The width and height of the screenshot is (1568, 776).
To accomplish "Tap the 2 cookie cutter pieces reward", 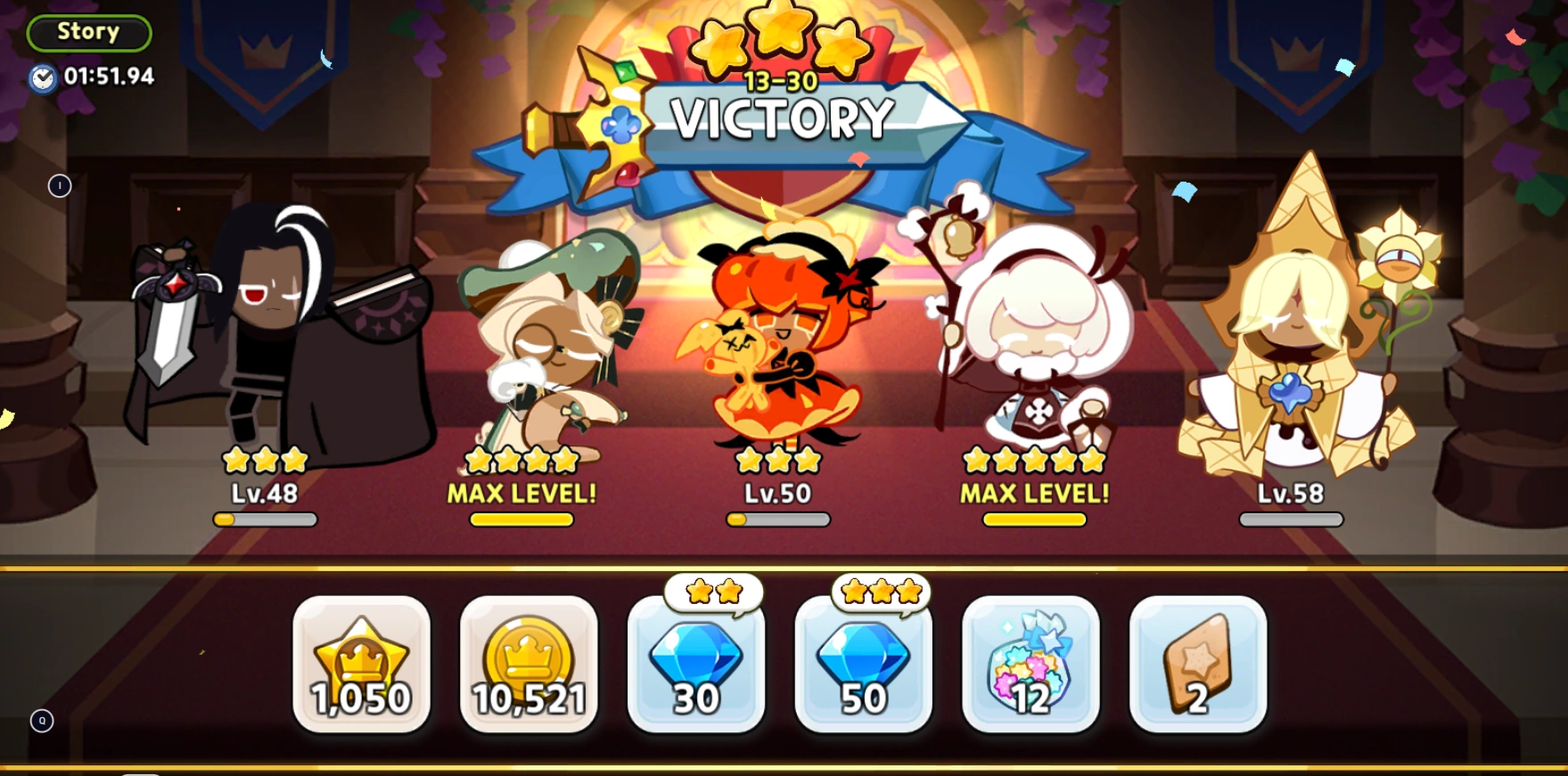I will click(x=1196, y=666).
